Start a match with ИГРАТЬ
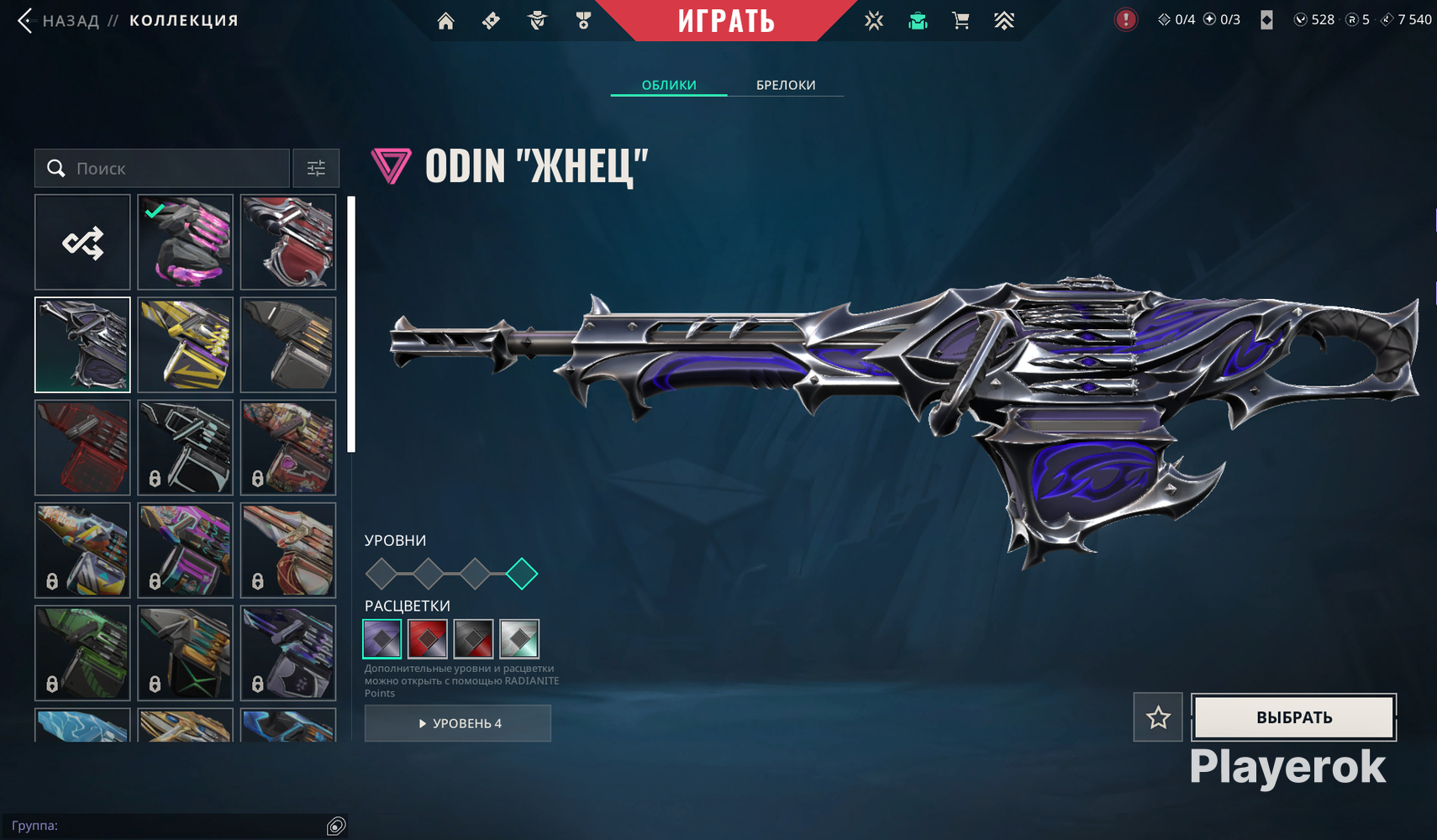This screenshot has width=1437, height=840. coord(726,20)
